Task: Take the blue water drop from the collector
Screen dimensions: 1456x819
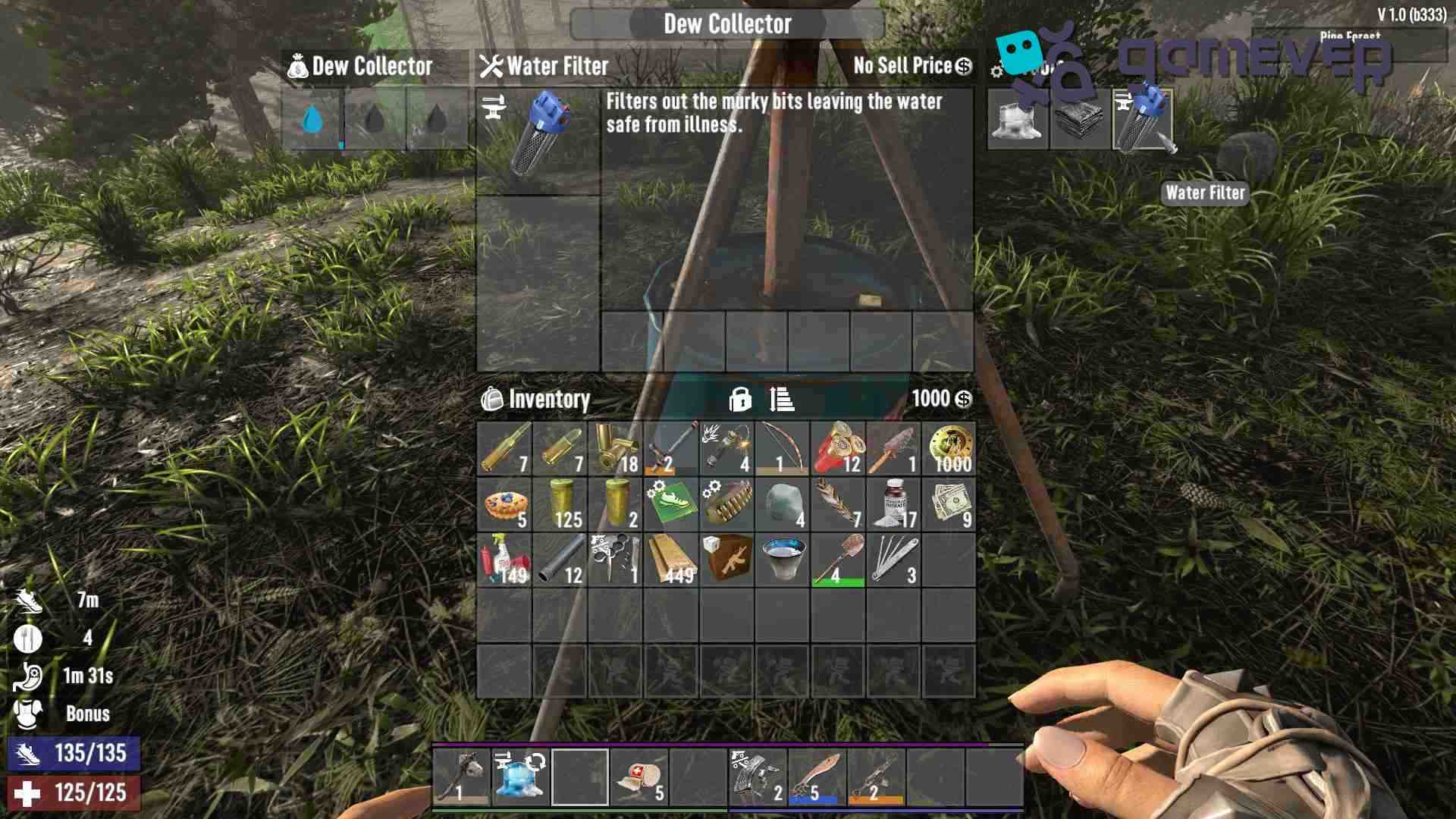Action: (312, 119)
